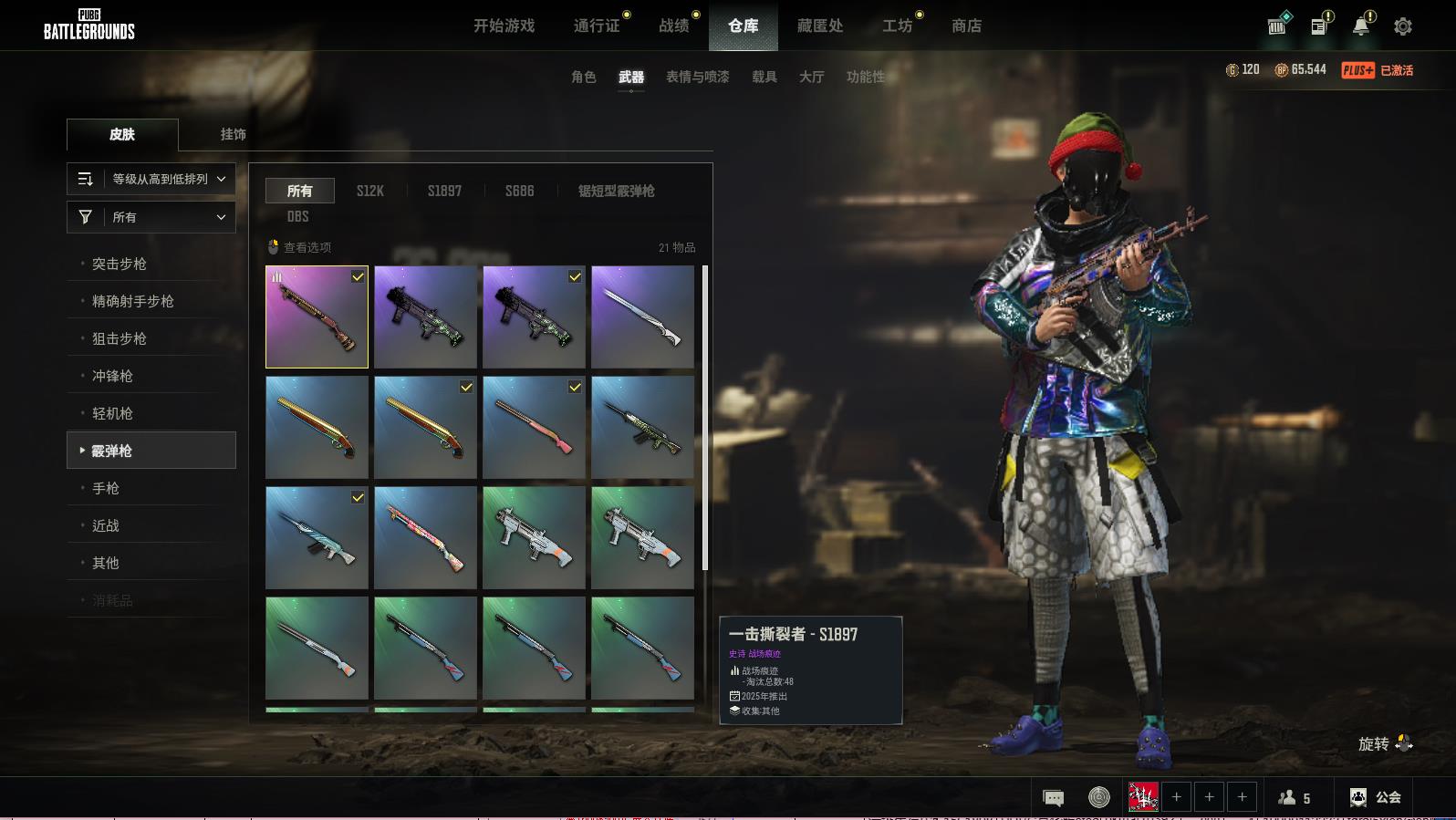Select the white shotgun skin thumbnail

pyautogui.click(x=642, y=317)
